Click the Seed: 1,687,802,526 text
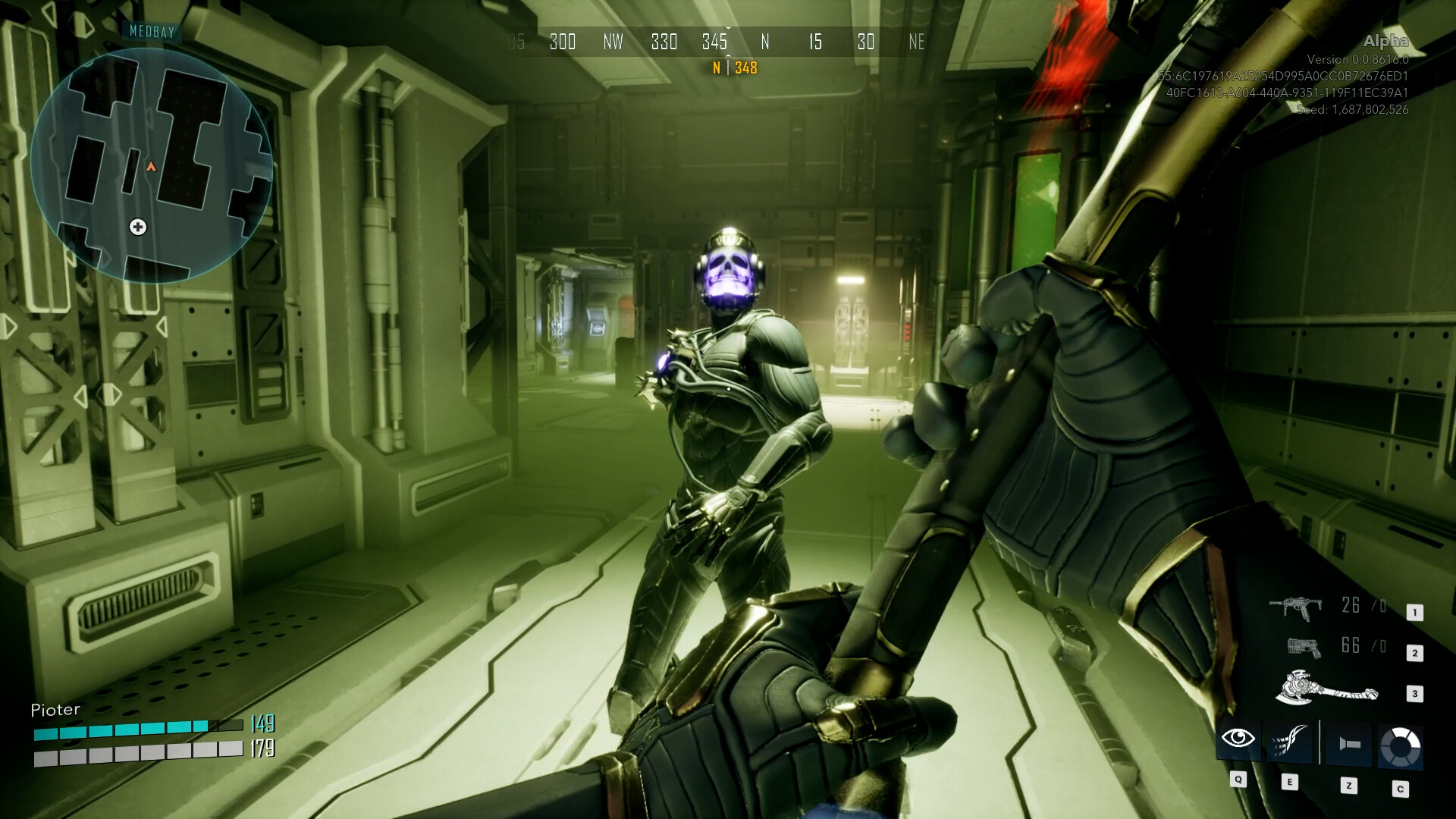This screenshot has width=1456, height=819. [x=1353, y=109]
